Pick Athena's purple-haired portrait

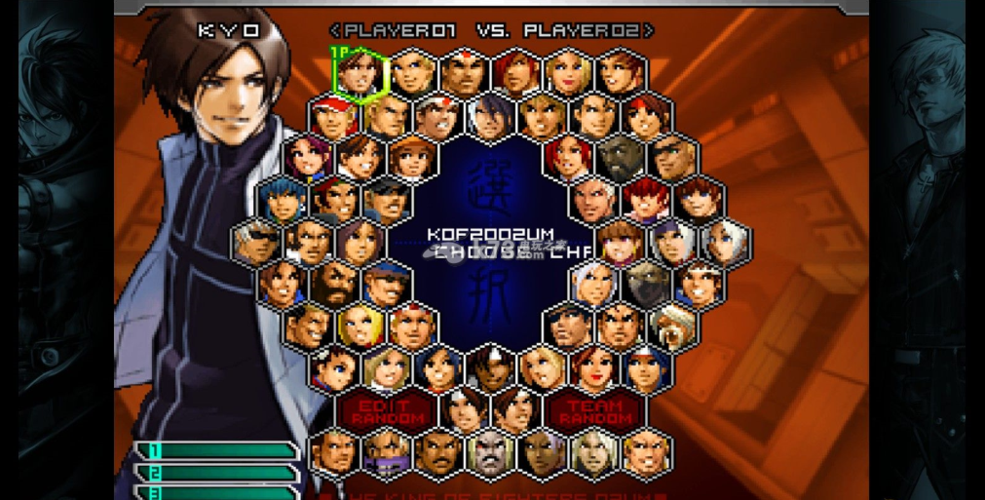pyautogui.click(x=307, y=157)
